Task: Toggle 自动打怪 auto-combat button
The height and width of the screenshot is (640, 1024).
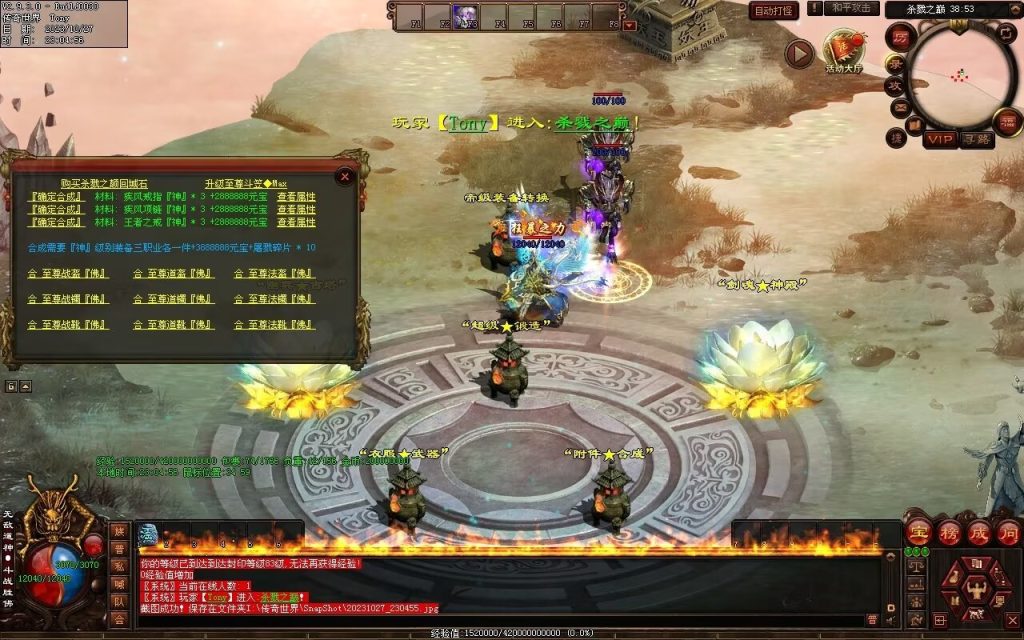Action: tap(774, 11)
